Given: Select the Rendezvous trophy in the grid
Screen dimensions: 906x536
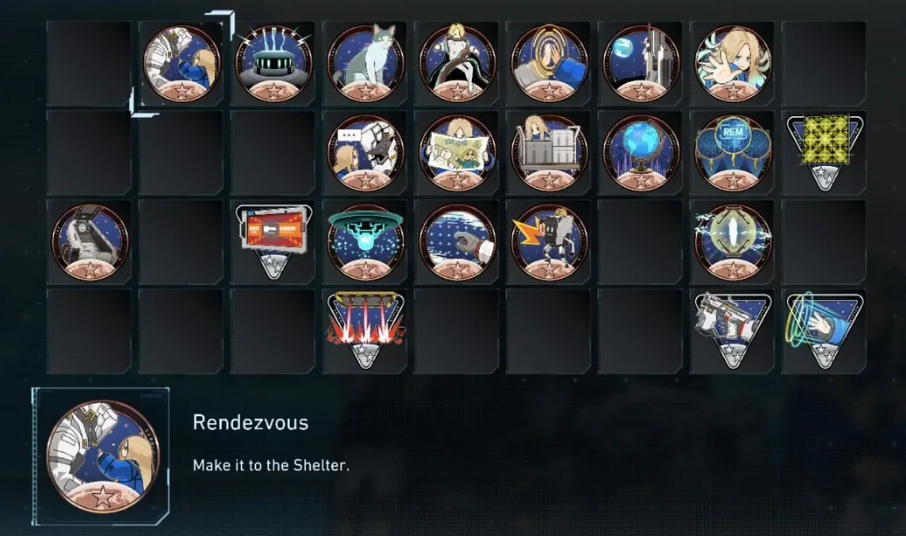Looking at the screenshot, I should [x=181, y=62].
